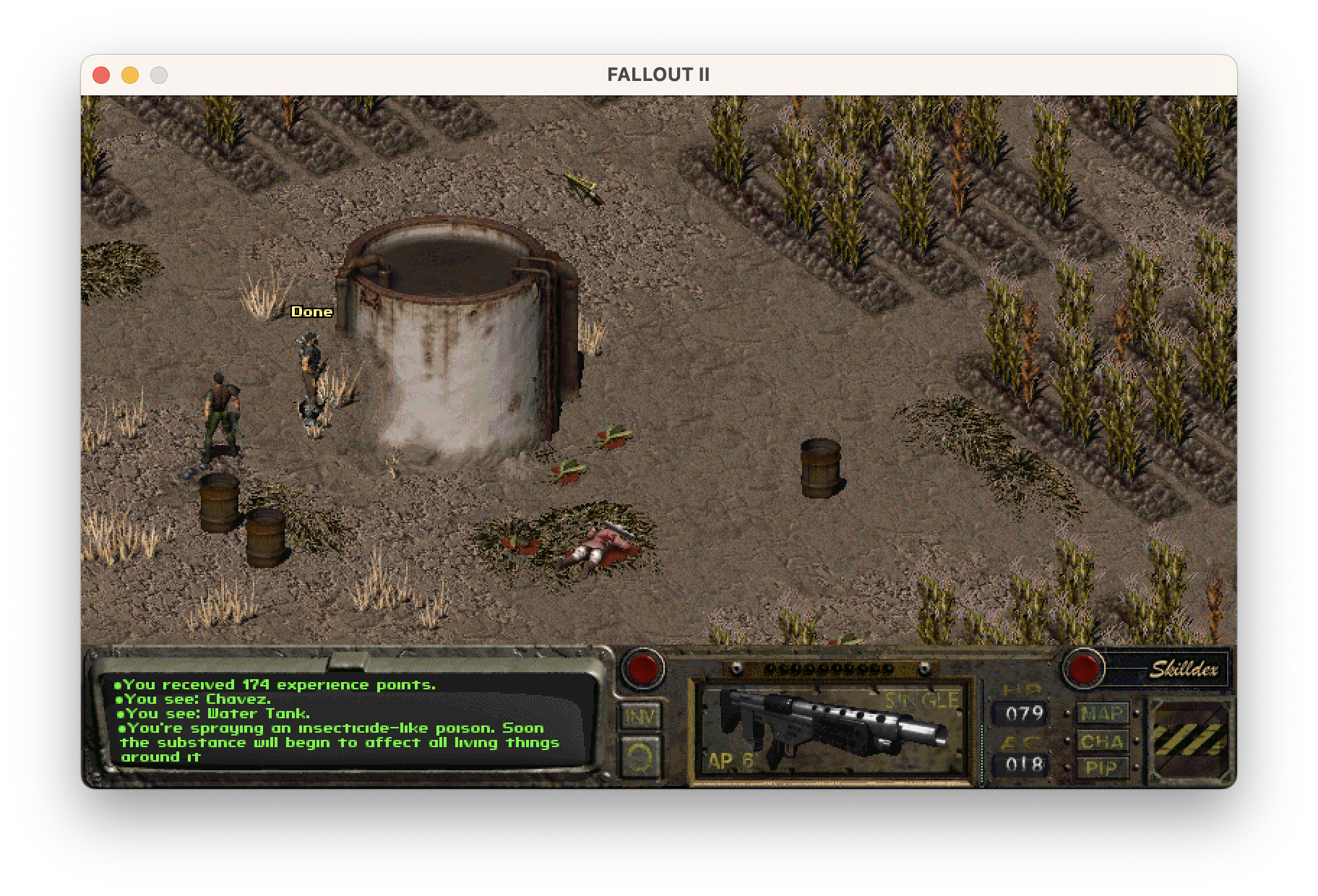Open the inventory with the INV button
1318x896 pixels.
tap(641, 716)
